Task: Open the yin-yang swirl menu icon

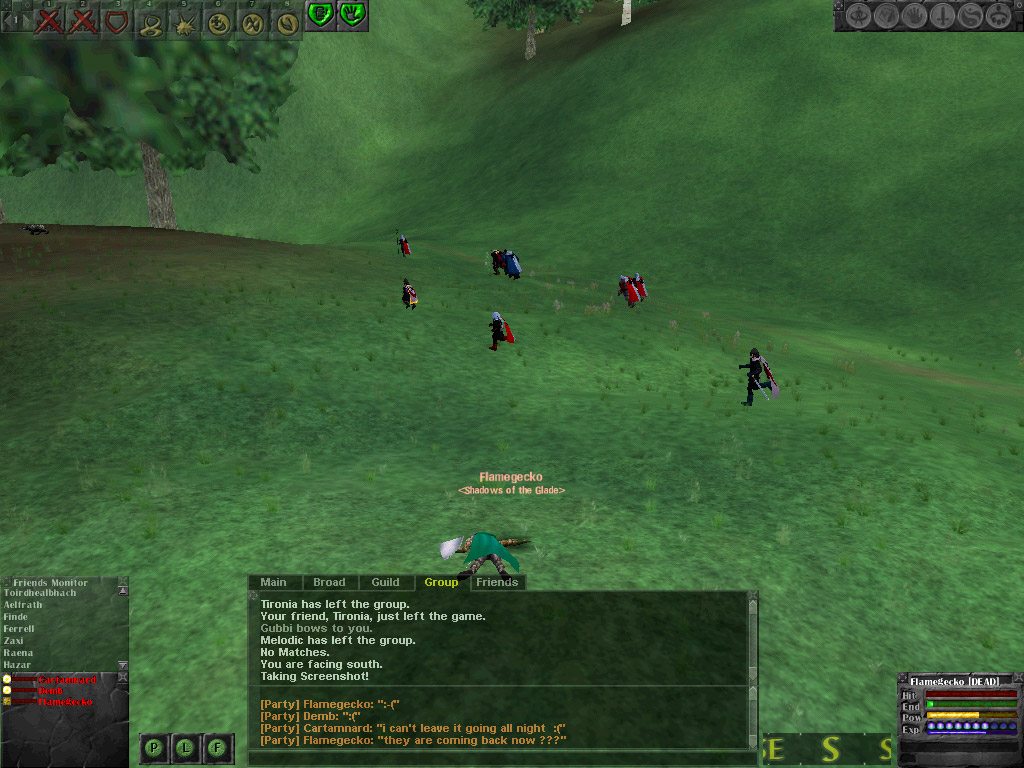Action: [x=970, y=16]
